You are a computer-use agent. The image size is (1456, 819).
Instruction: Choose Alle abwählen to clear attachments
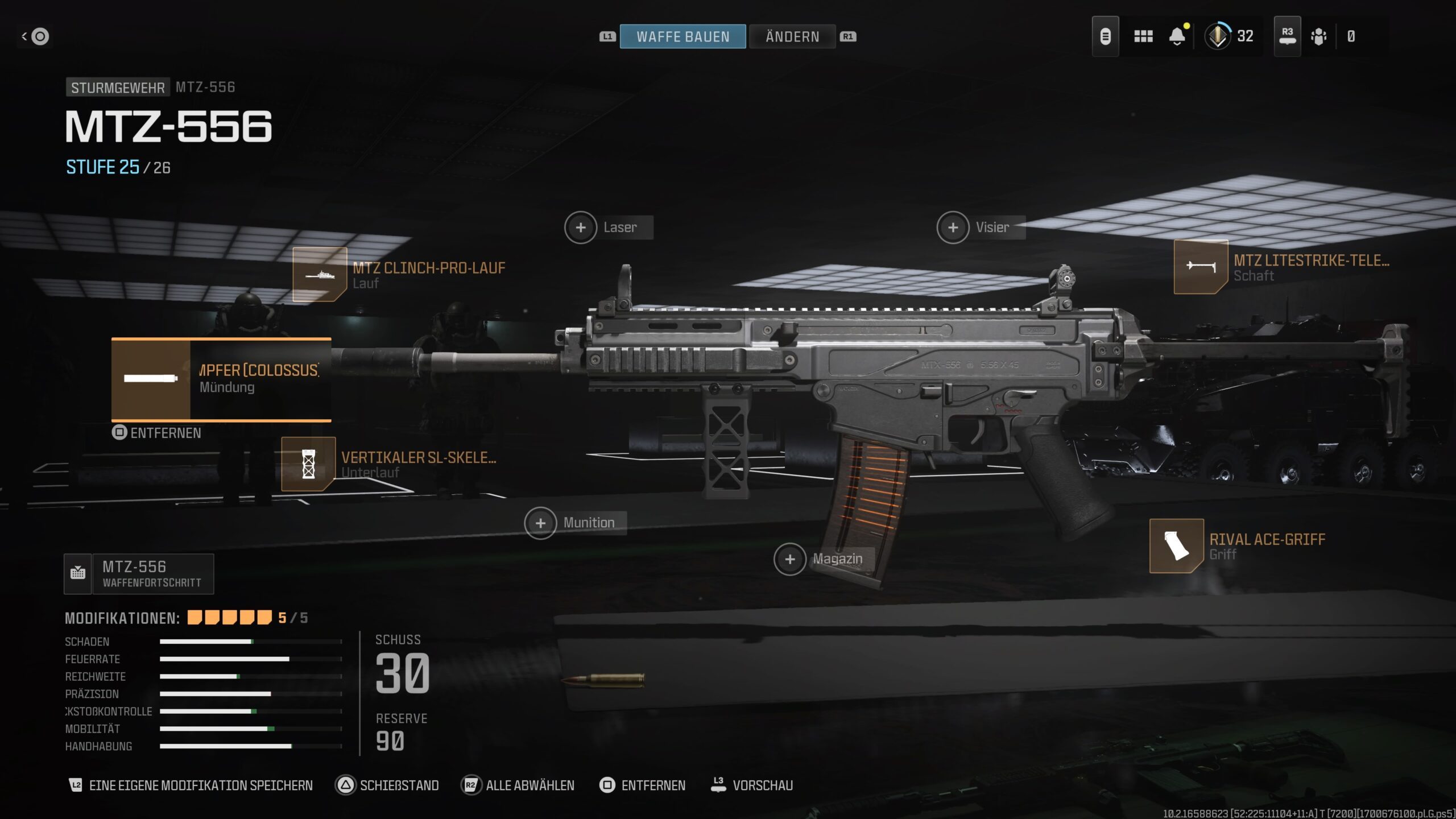coord(518,785)
